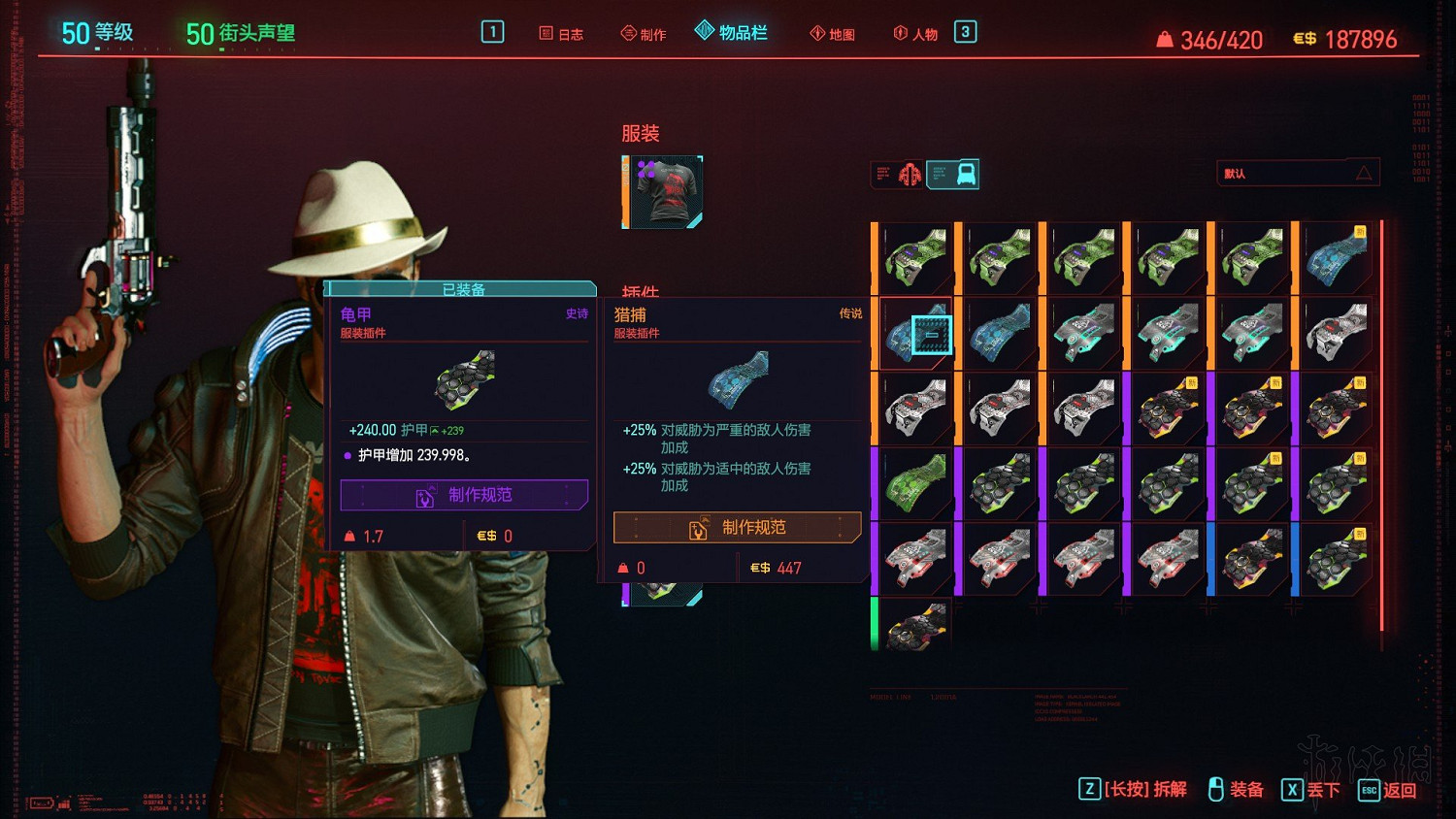Open the 默认 sort dropdown
The height and width of the screenshot is (819, 1456).
click(x=1297, y=174)
